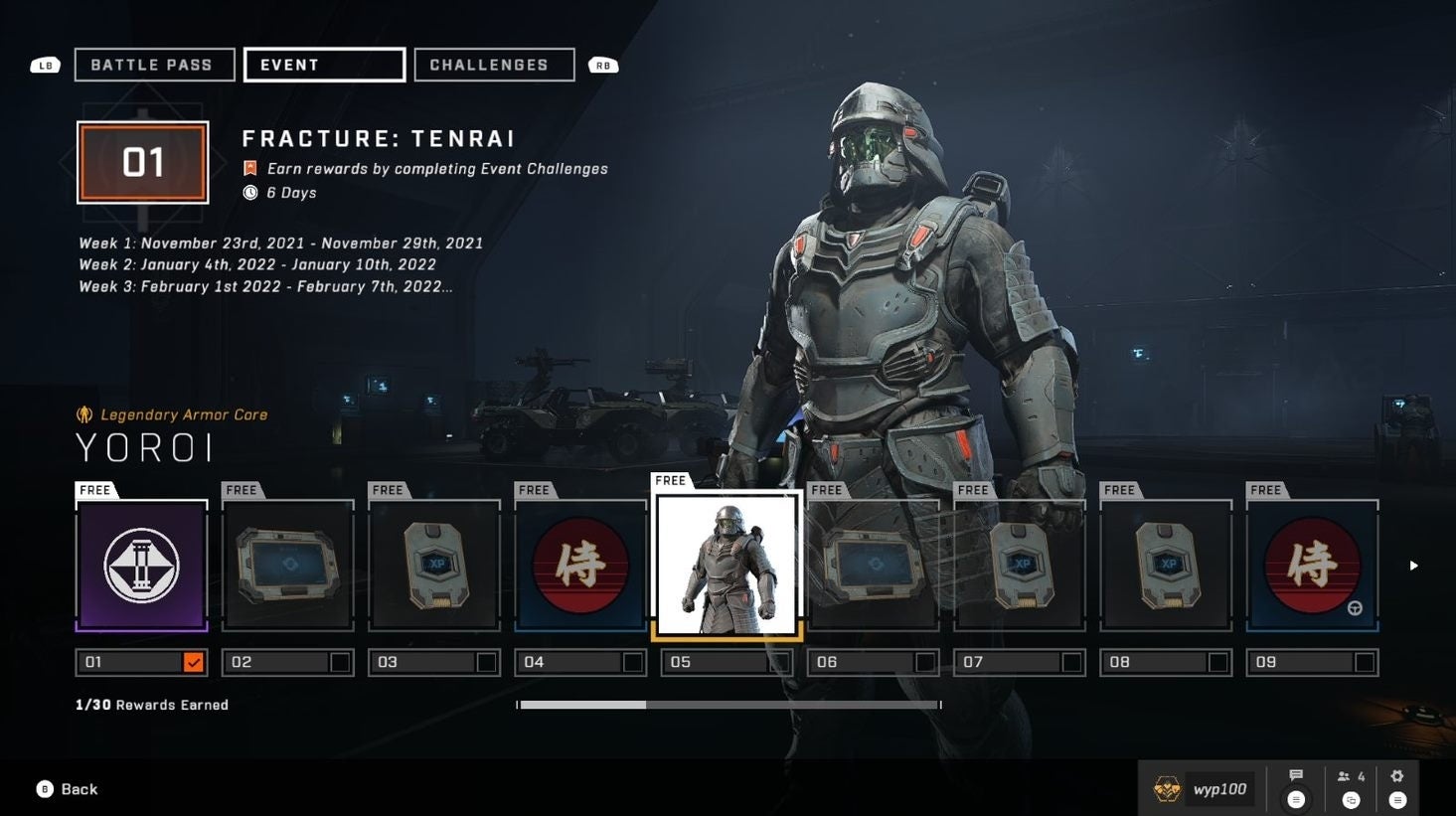
Task: Select the Yoroi armor core reward tile
Action: point(727,566)
